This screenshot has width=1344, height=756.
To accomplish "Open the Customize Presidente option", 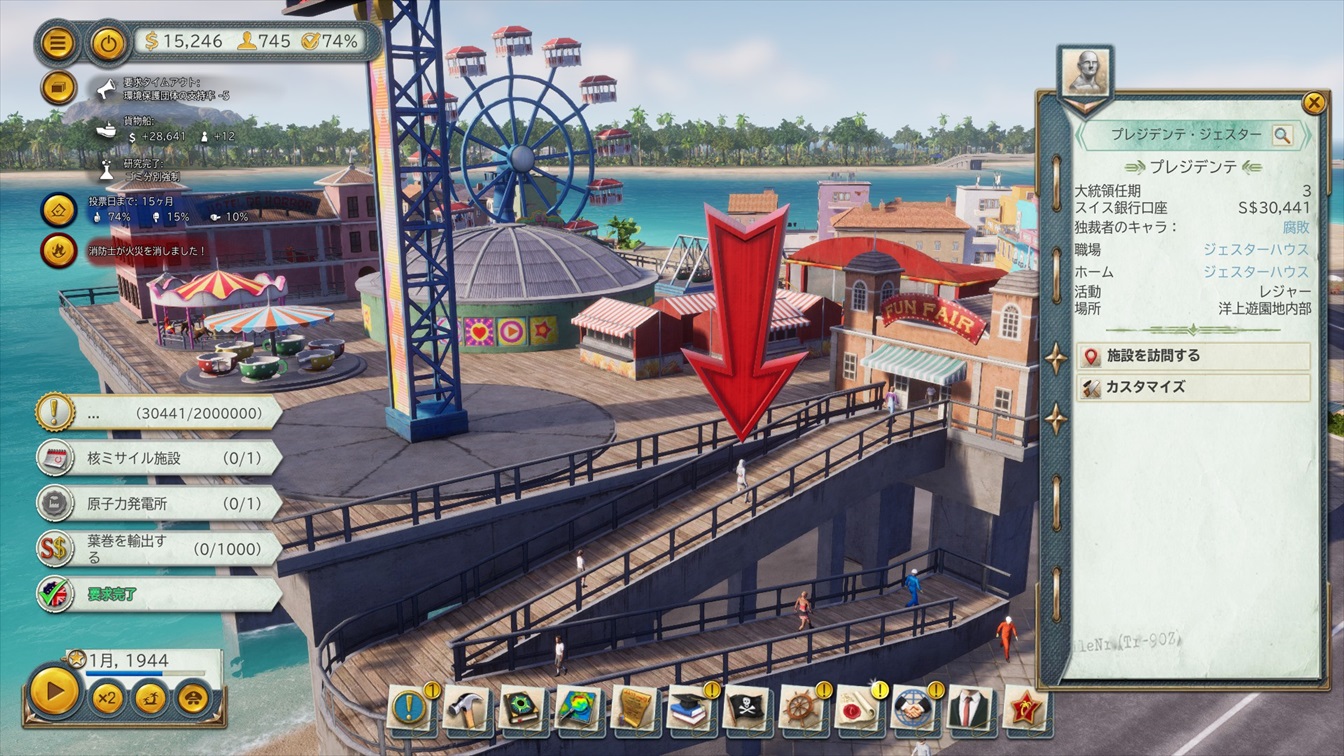I will 1194,387.
